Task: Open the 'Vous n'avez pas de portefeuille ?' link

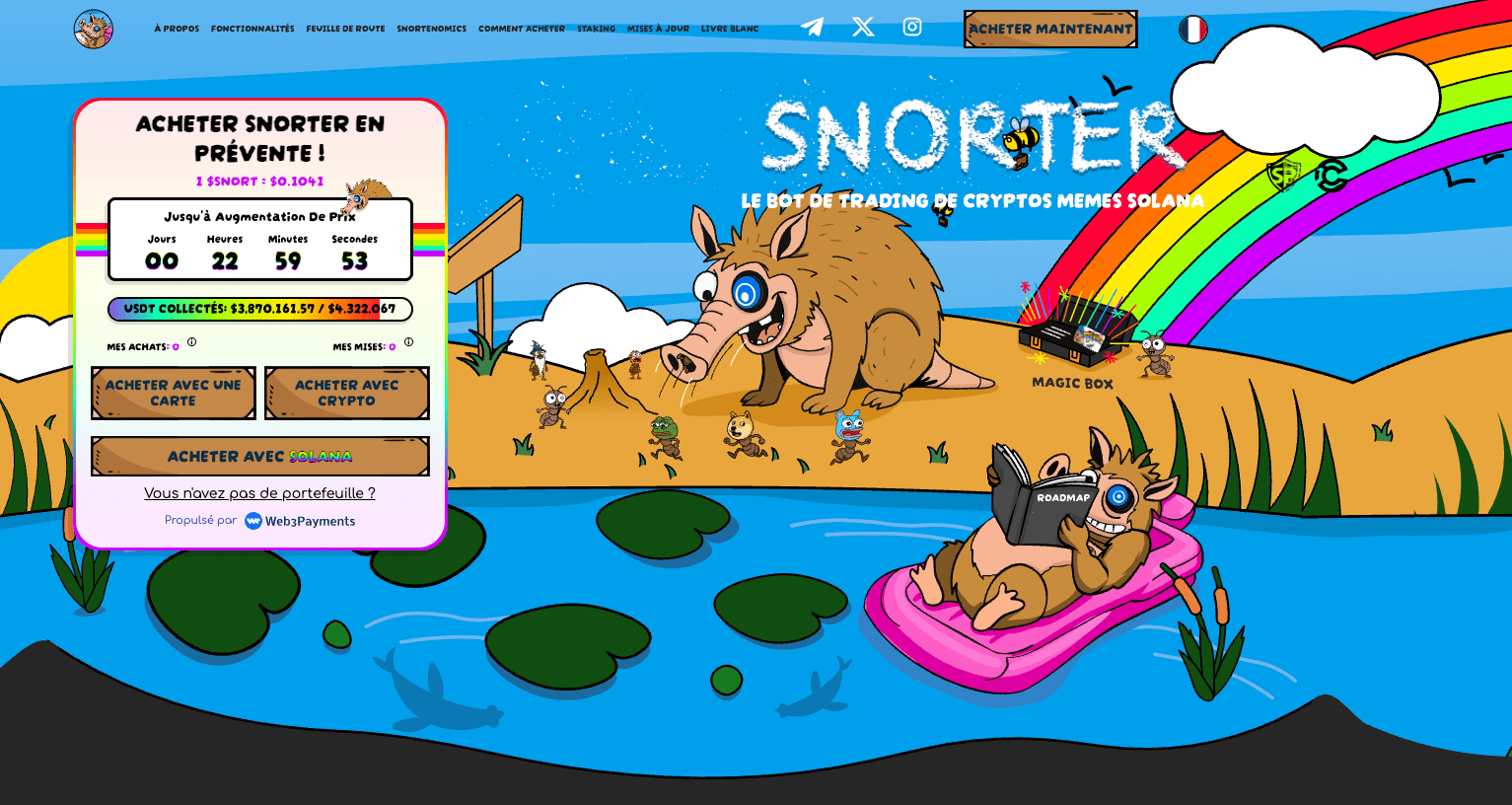Action: pyautogui.click(x=259, y=492)
